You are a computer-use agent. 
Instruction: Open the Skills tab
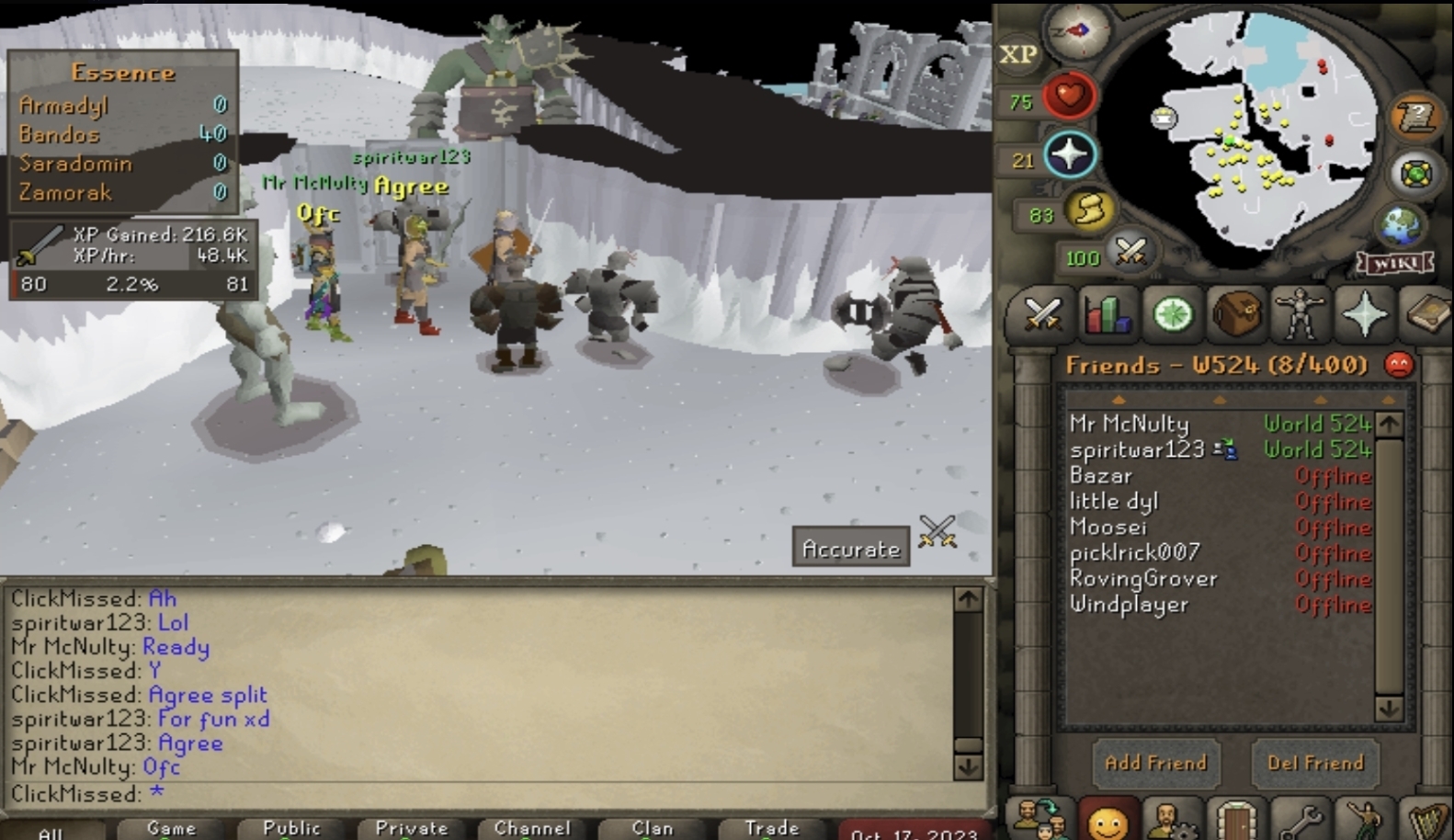(1108, 315)
